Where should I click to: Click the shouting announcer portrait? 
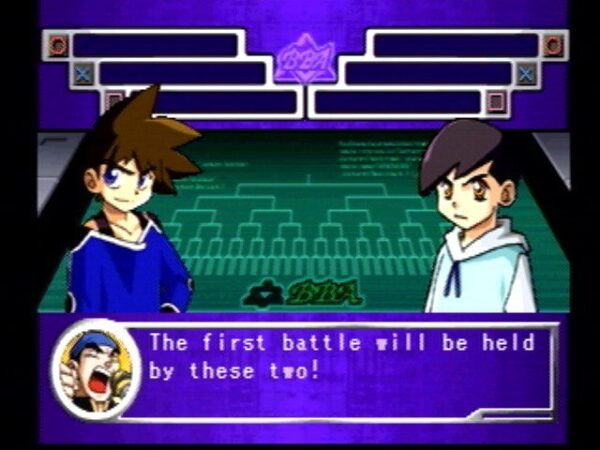[x=96, y=368]
